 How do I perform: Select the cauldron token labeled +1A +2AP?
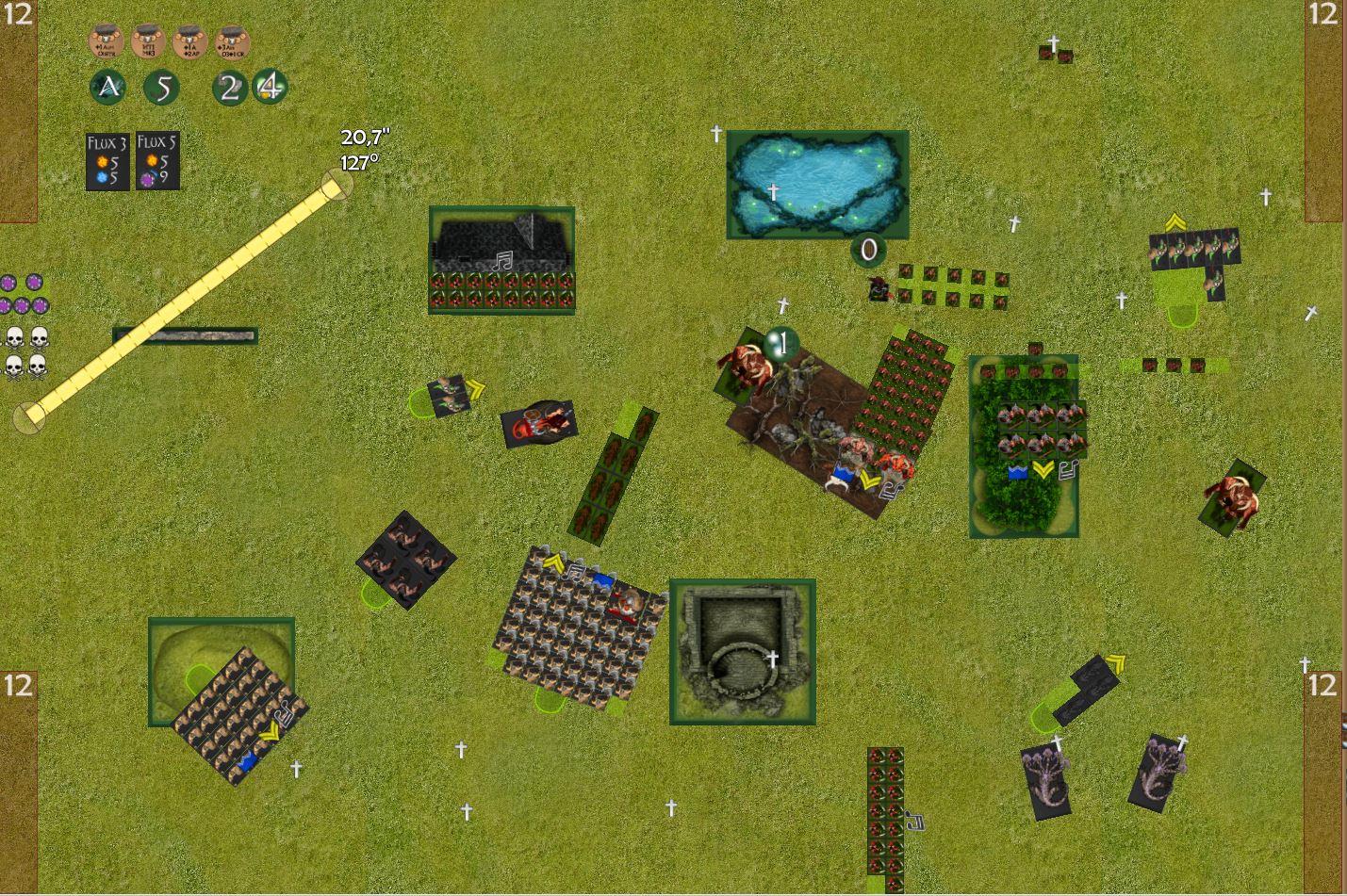coord(189,42)
